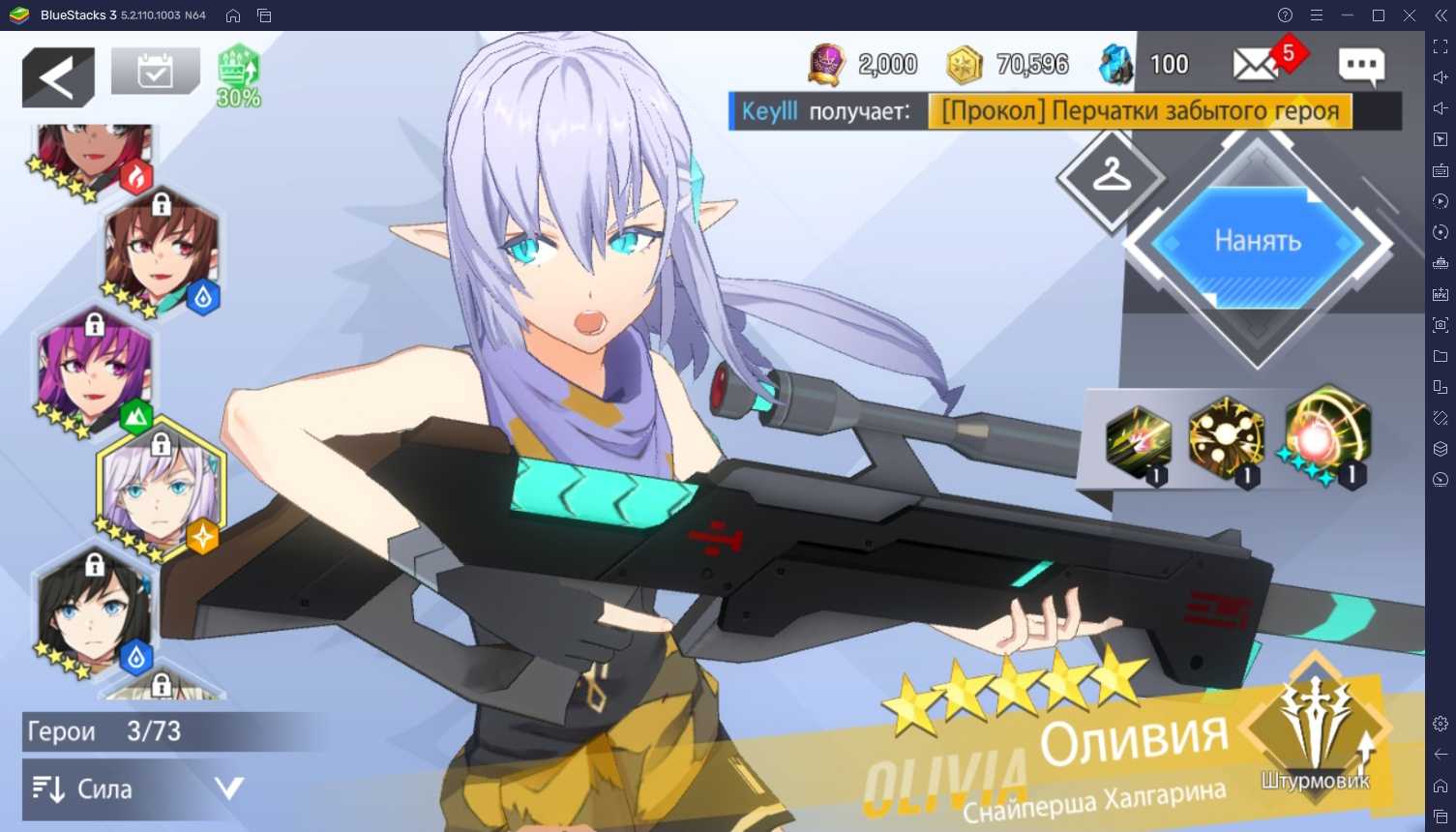The image size is (1456, 832).
Task: View the first skill with a pink projectile
Action: (1138, 443)
